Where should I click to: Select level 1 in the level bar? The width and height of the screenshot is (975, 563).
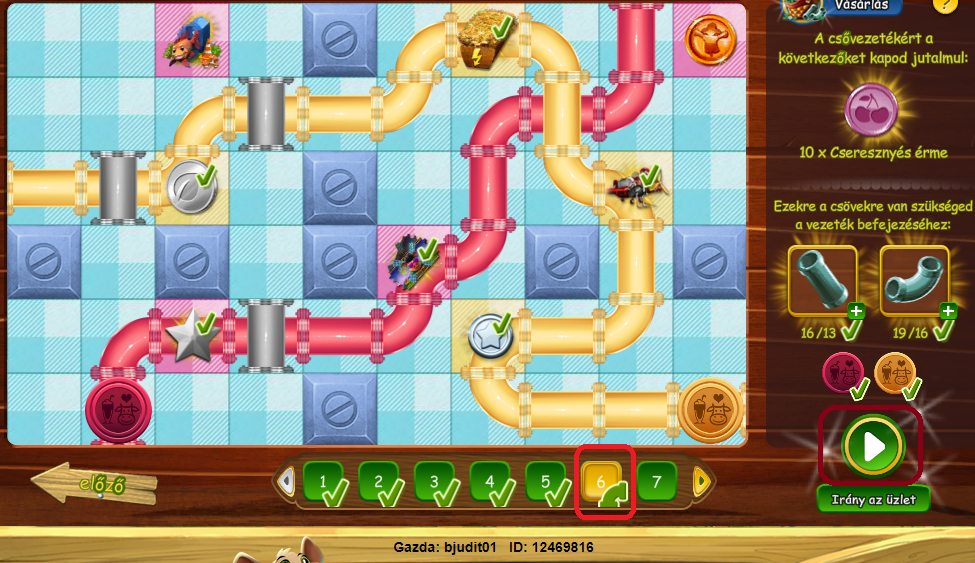(x=323, y=481)
